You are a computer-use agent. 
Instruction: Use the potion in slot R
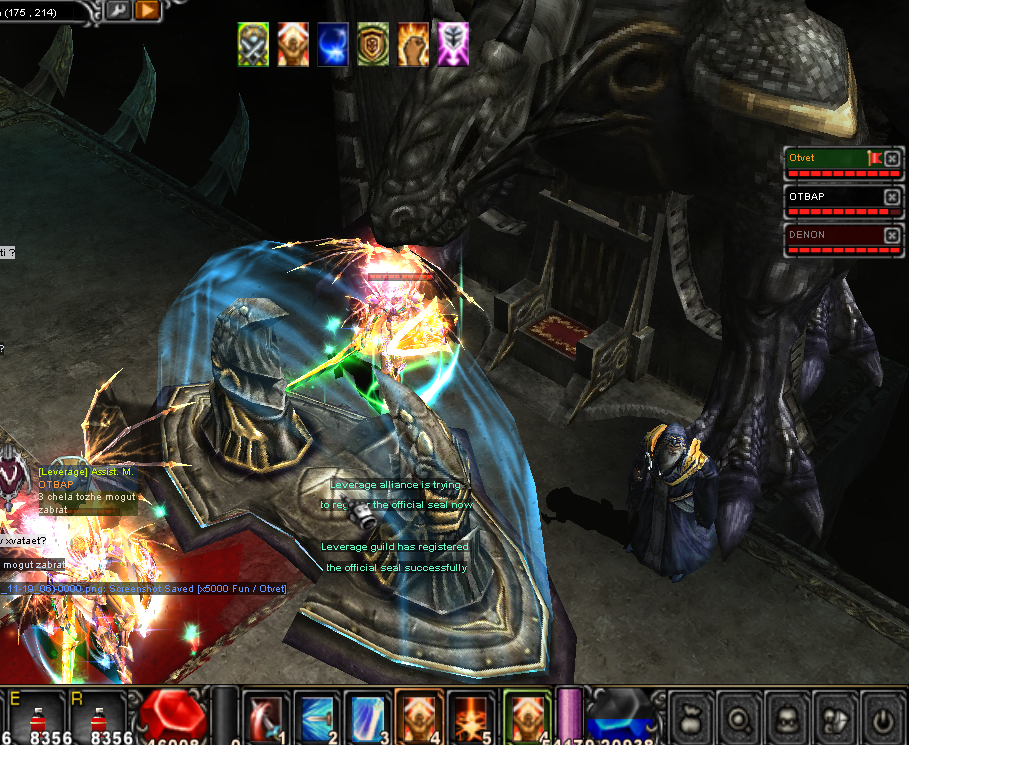97,716
